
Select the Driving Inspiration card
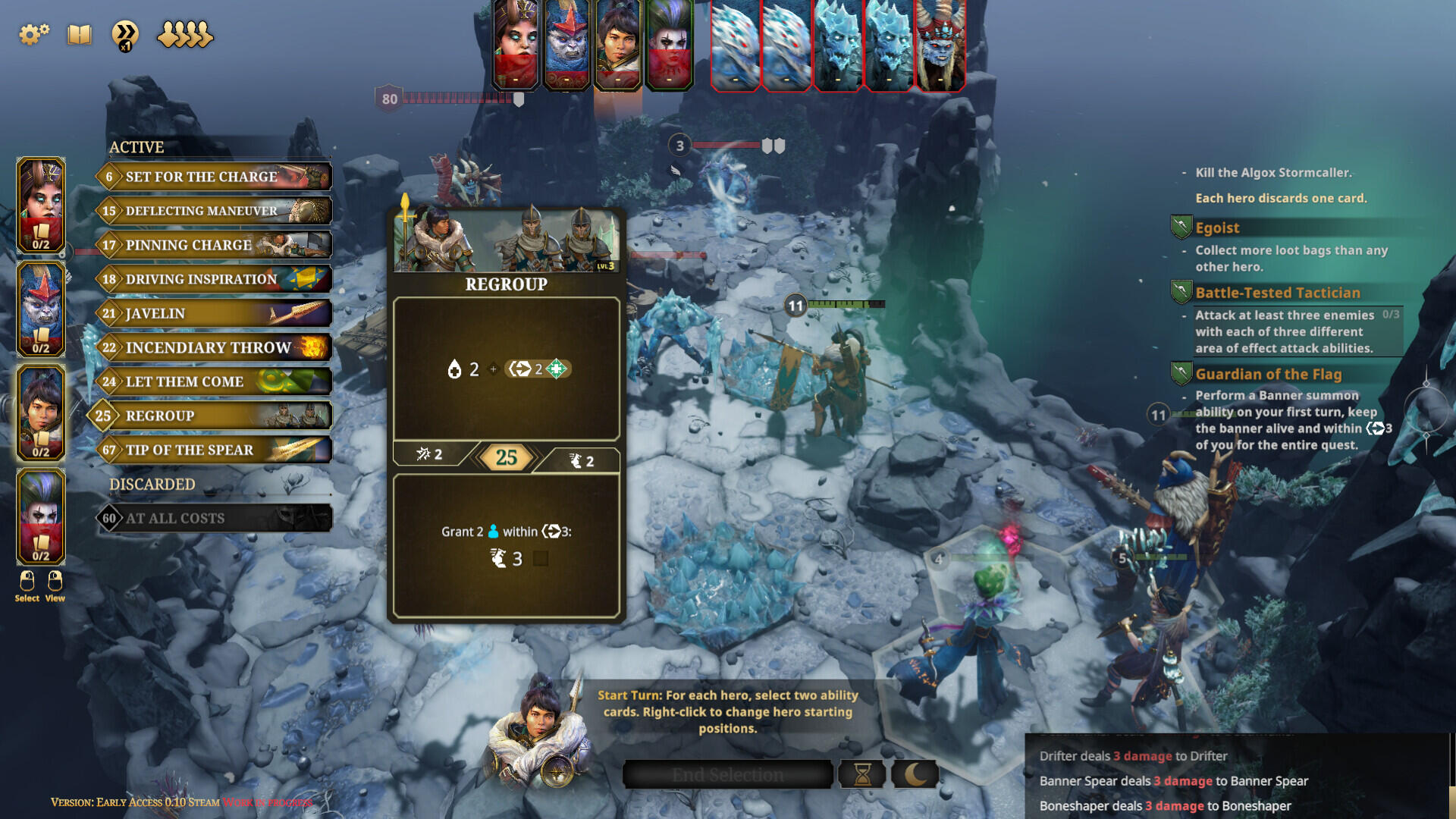(x=215, y=279)
